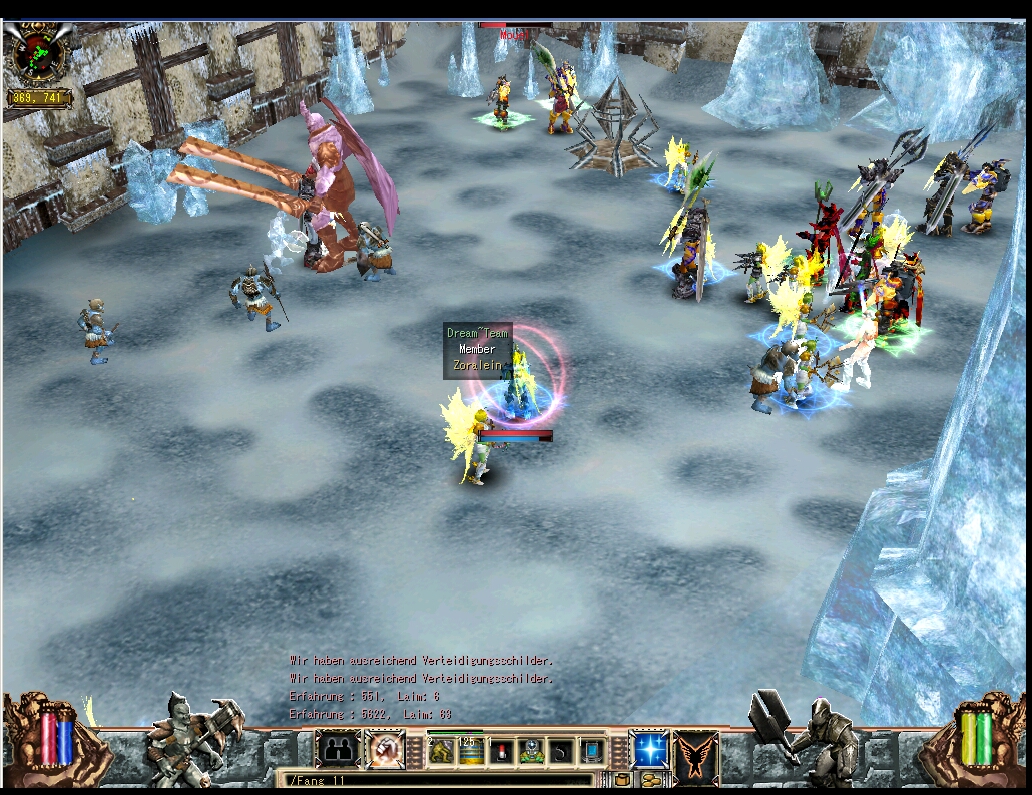Click the chat input field with /Fang 11
The width and height of the screenshot is (1032, 795).
[440, 780]
